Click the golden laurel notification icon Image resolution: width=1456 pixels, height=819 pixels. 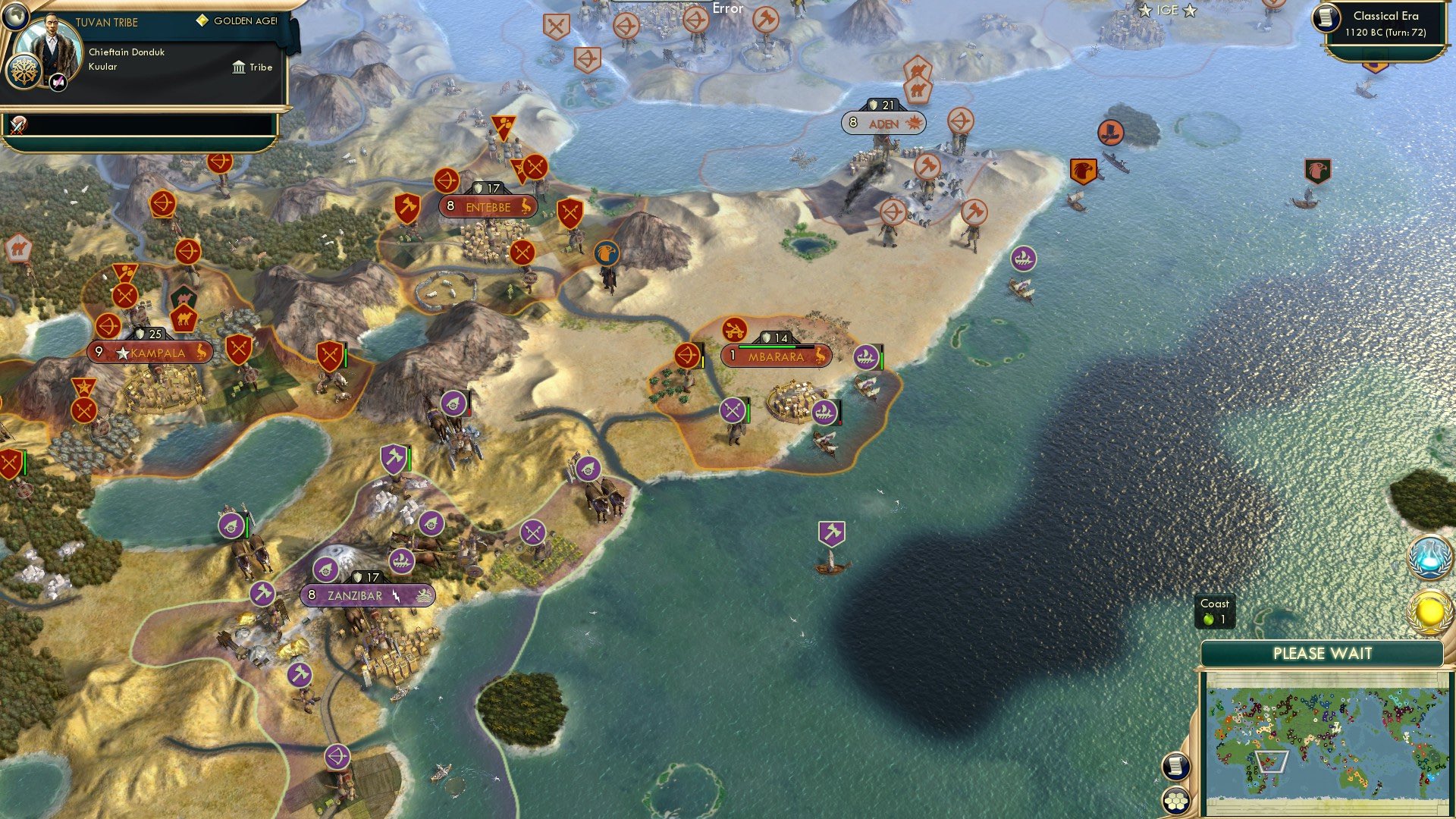pos(1429,610)
